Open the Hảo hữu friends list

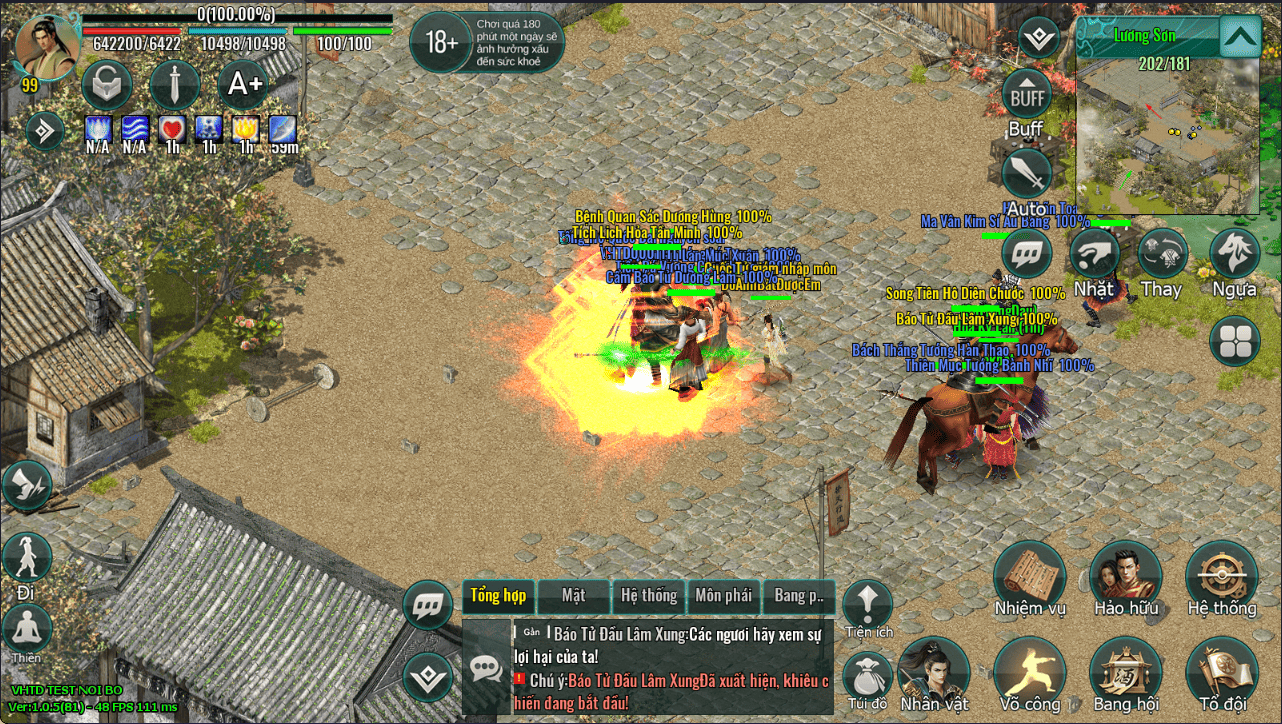point(1125,578)
